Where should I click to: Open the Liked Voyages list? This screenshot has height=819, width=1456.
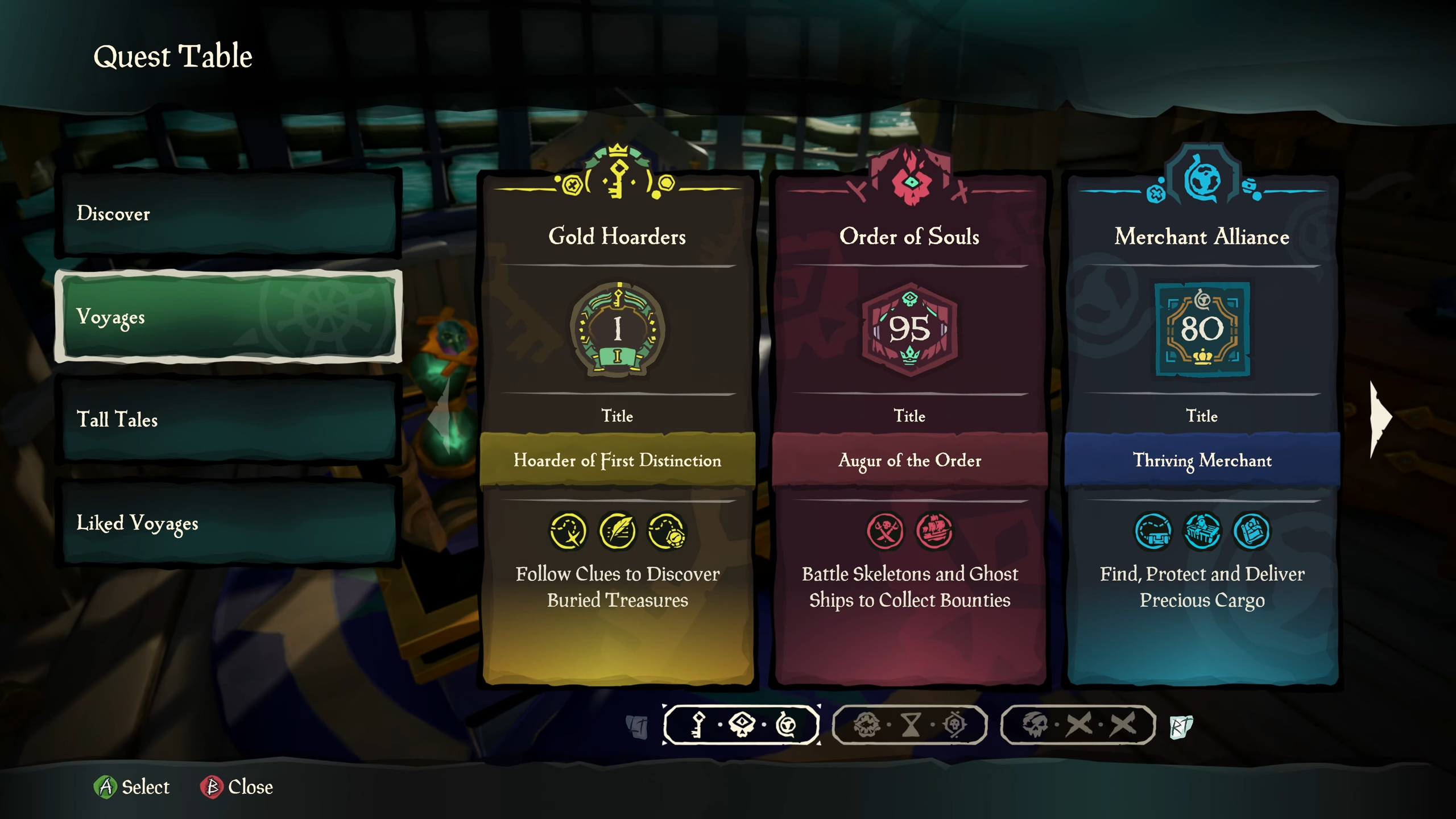click(x=227, y=523)
